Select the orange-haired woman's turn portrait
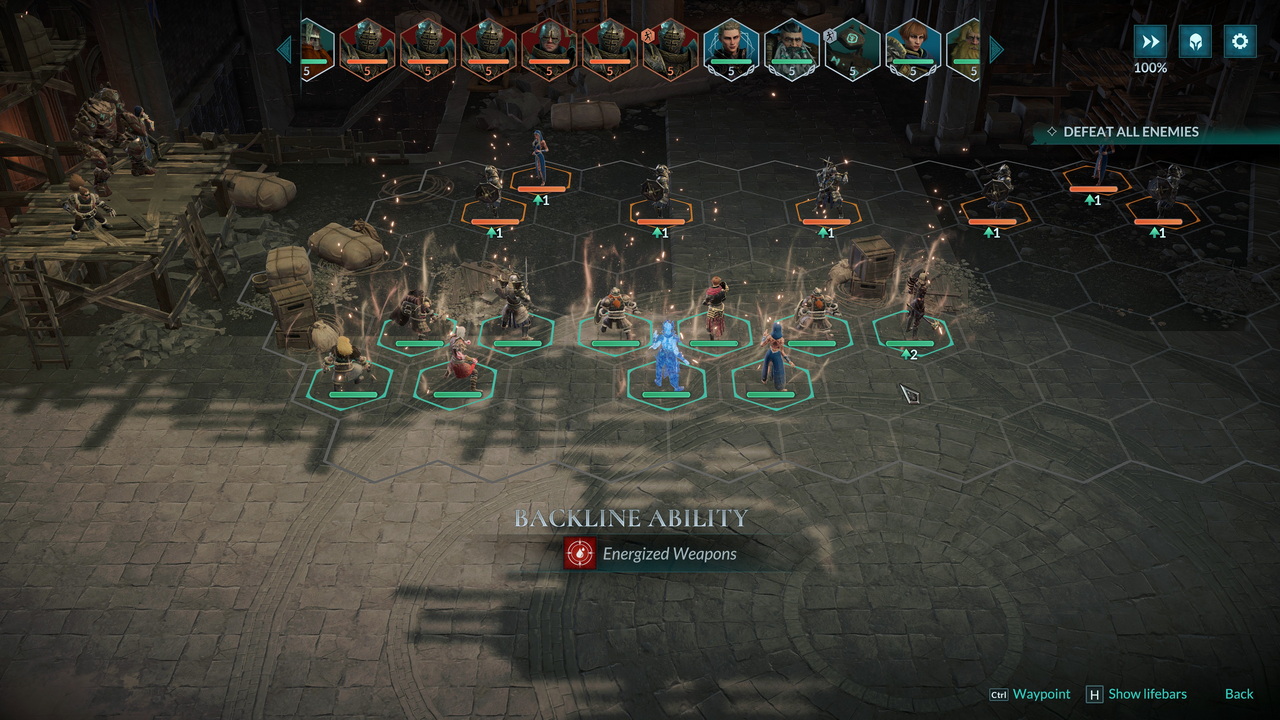The image size is (1280, 720). coord(913,48)
